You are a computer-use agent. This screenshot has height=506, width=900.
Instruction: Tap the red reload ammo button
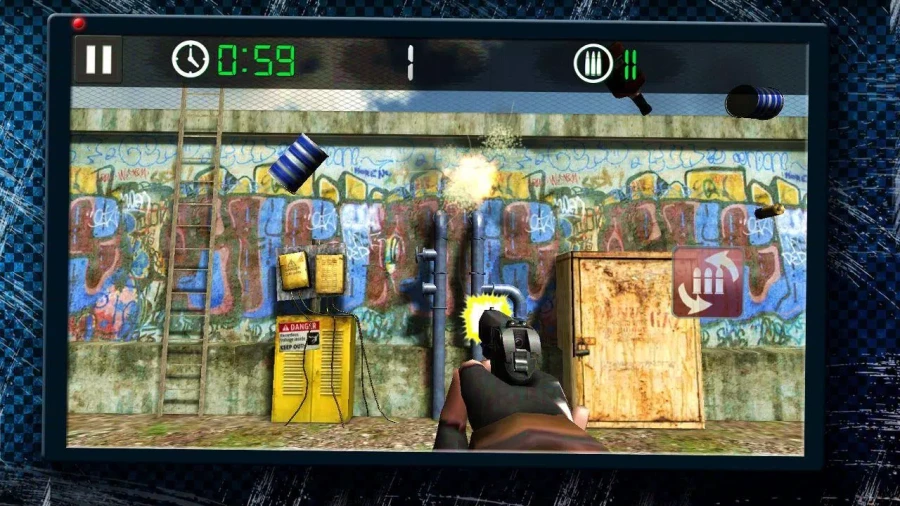click(x=708, y=283)
